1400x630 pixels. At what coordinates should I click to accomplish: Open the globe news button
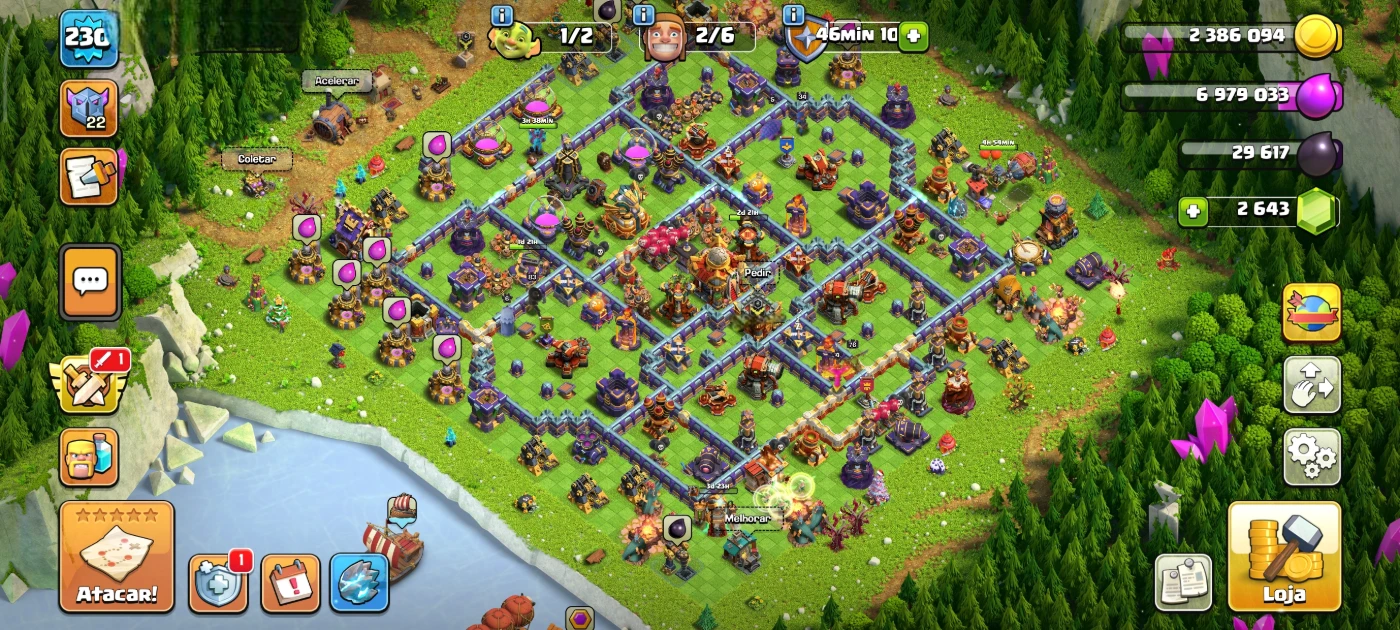point(1311,313)
